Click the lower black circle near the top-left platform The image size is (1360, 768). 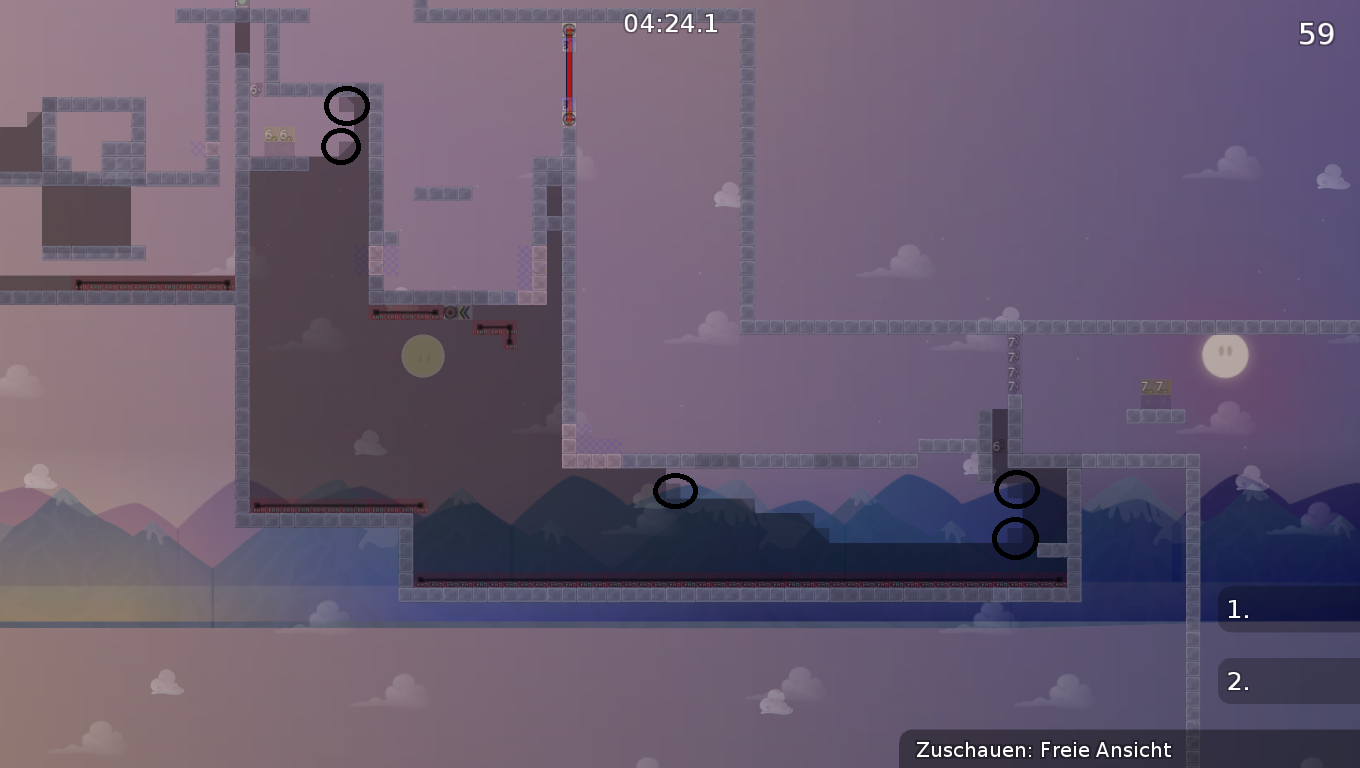tap(341, 147)
